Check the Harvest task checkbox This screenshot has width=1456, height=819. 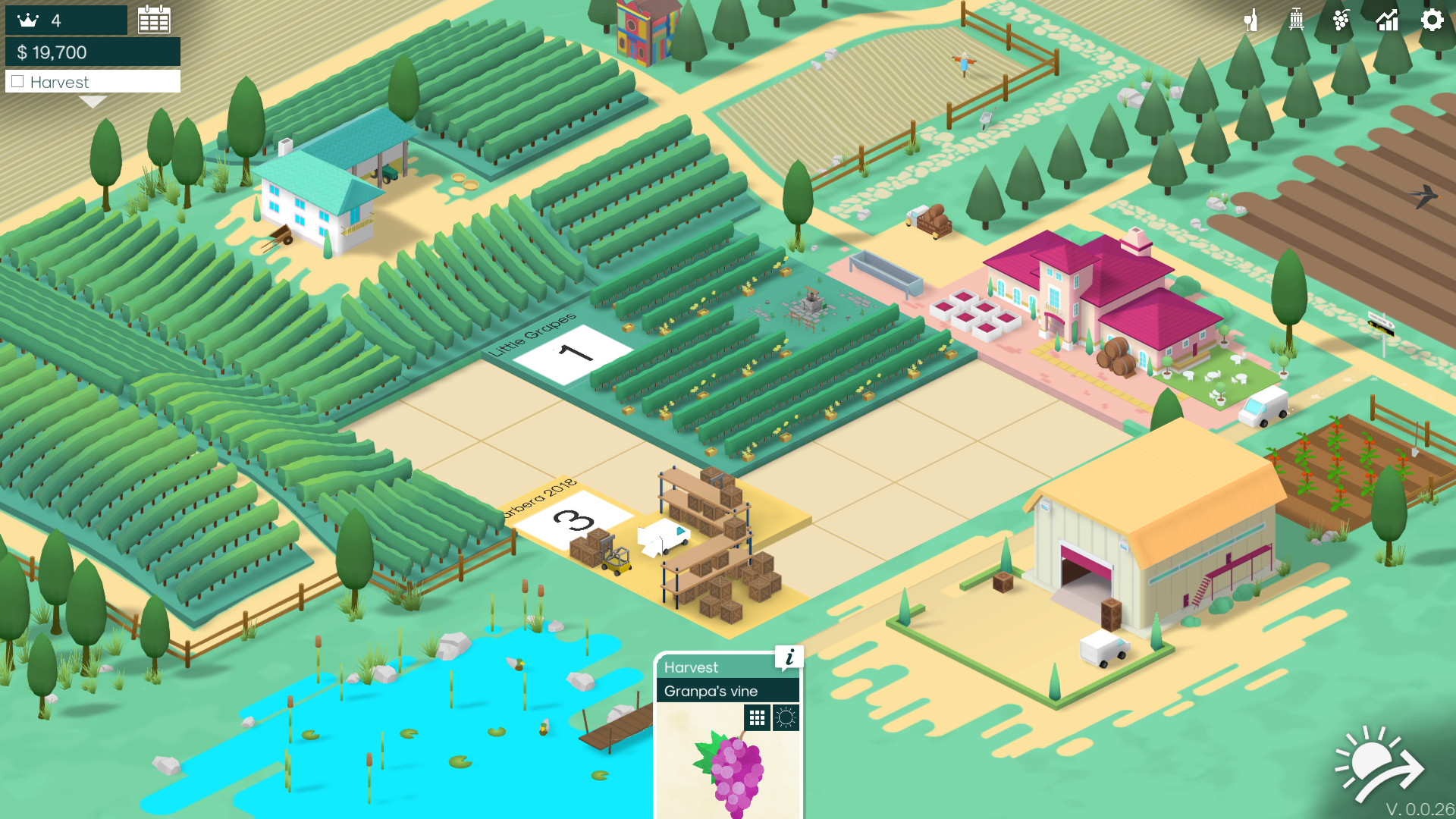[18, 81]
